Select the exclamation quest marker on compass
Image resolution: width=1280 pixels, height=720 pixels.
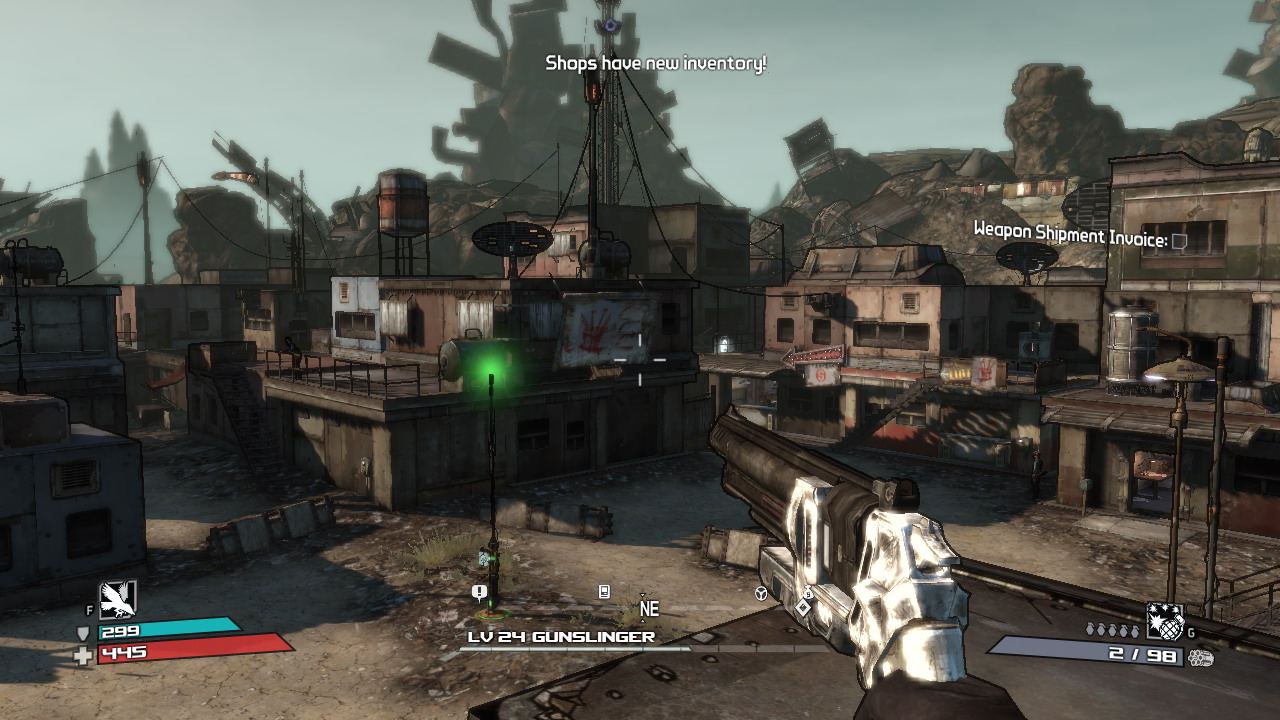coord(479,592)
